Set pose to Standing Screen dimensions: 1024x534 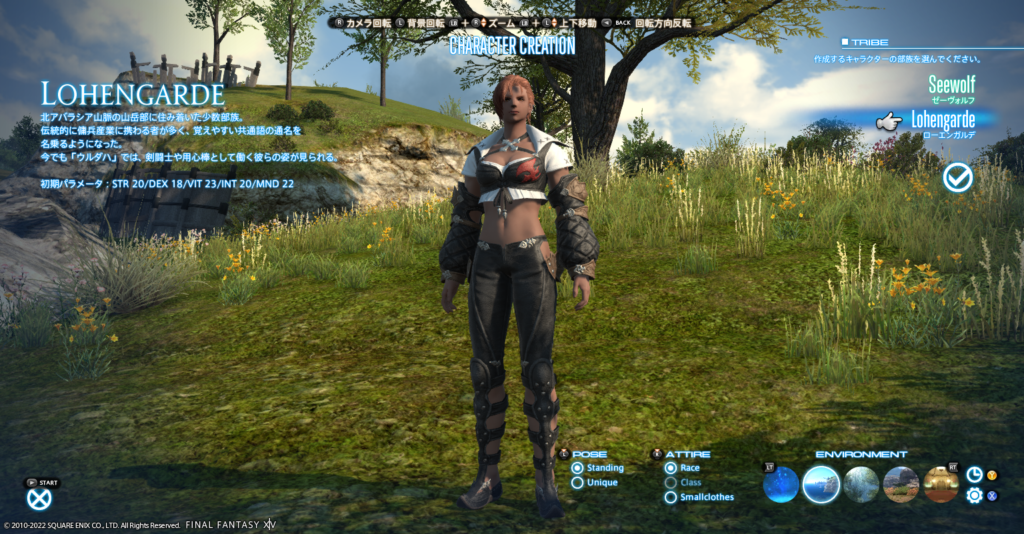(x=577, y=468)
